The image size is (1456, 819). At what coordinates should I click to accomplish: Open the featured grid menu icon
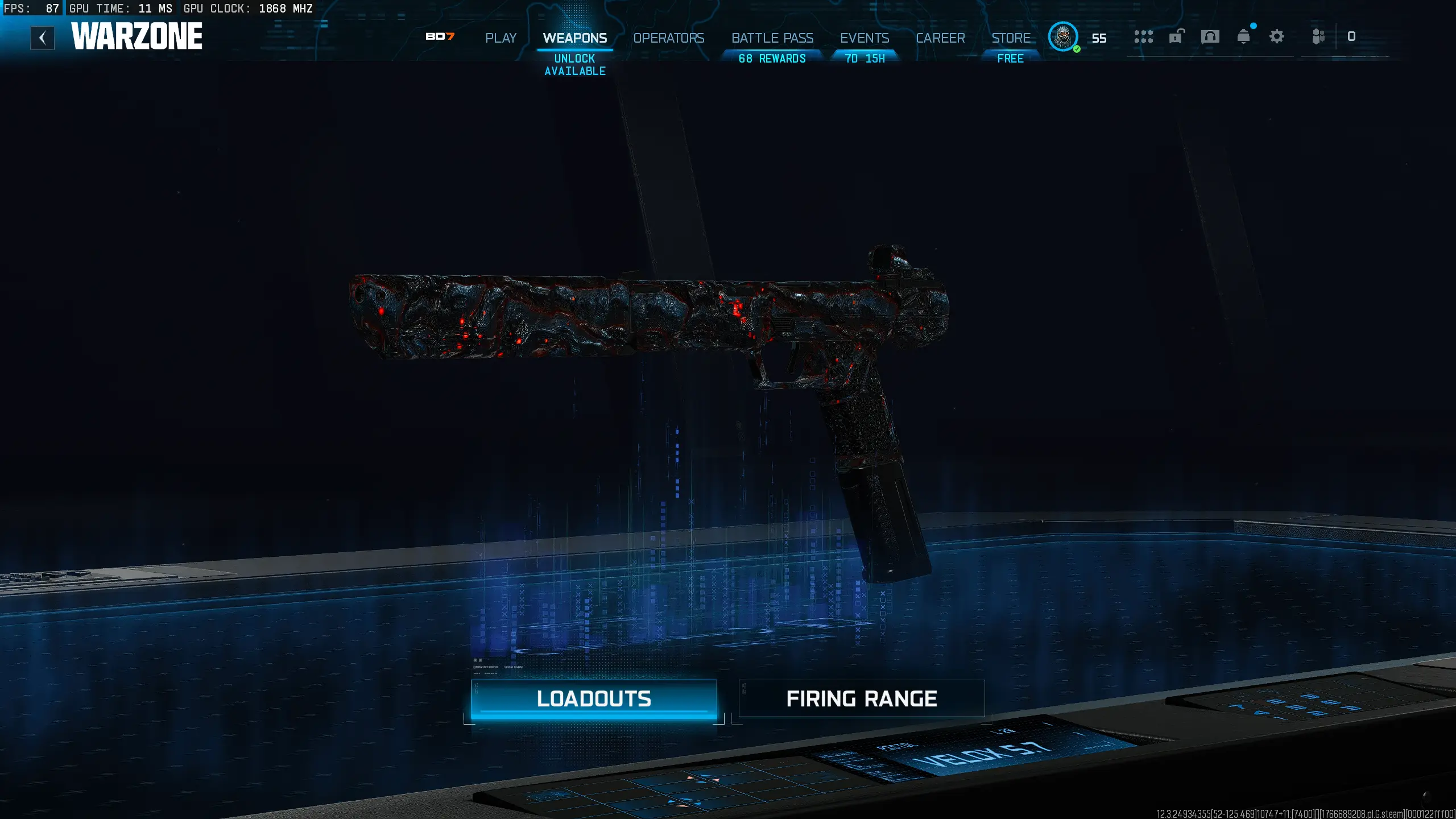pyautogui.click(x=1144, y=36)
